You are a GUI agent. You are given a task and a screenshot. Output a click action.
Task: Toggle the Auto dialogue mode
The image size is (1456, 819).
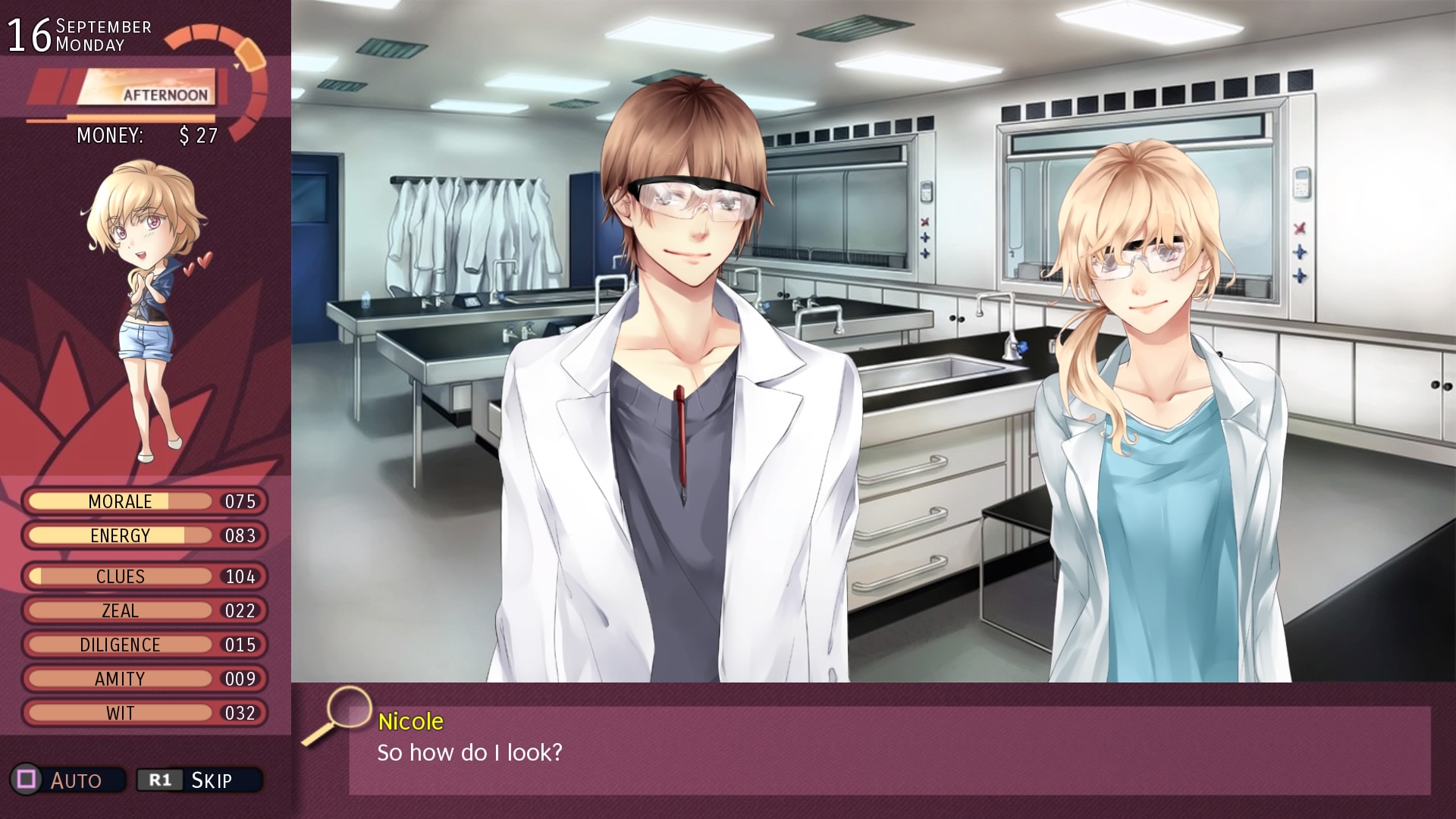[67, 780]
